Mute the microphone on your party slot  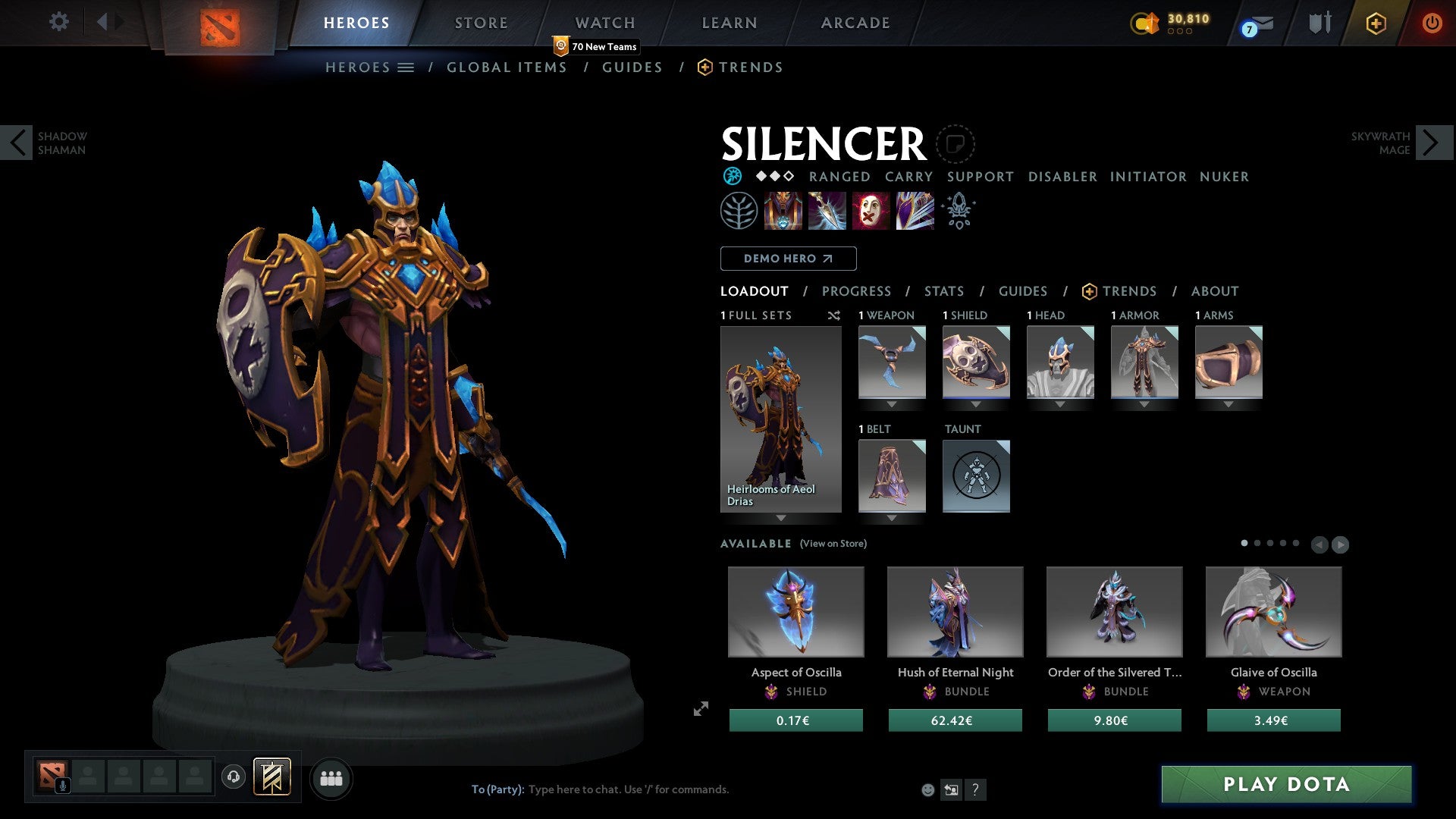(x=62, y=786)
